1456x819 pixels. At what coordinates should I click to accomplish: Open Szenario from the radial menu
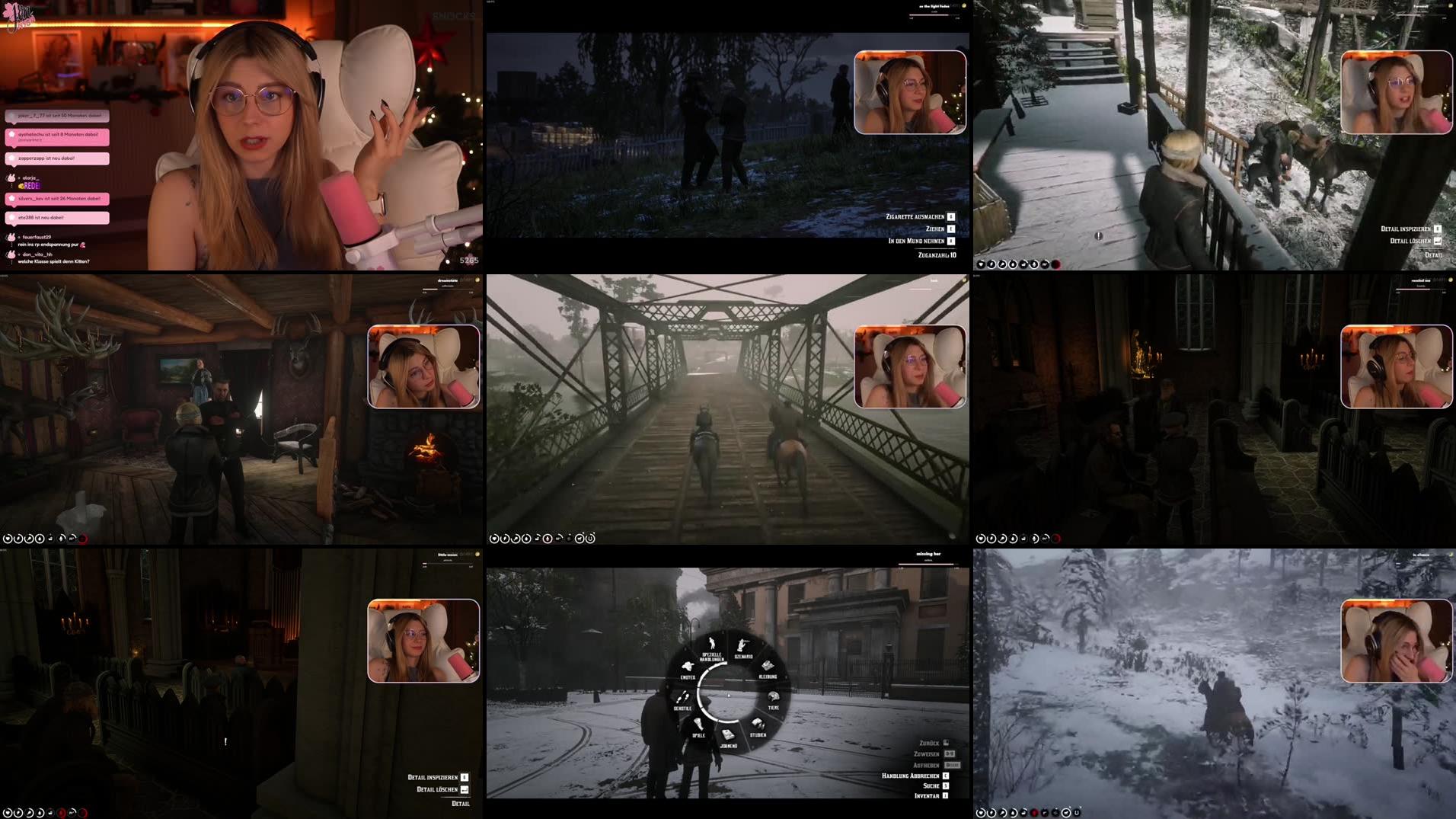742,645
